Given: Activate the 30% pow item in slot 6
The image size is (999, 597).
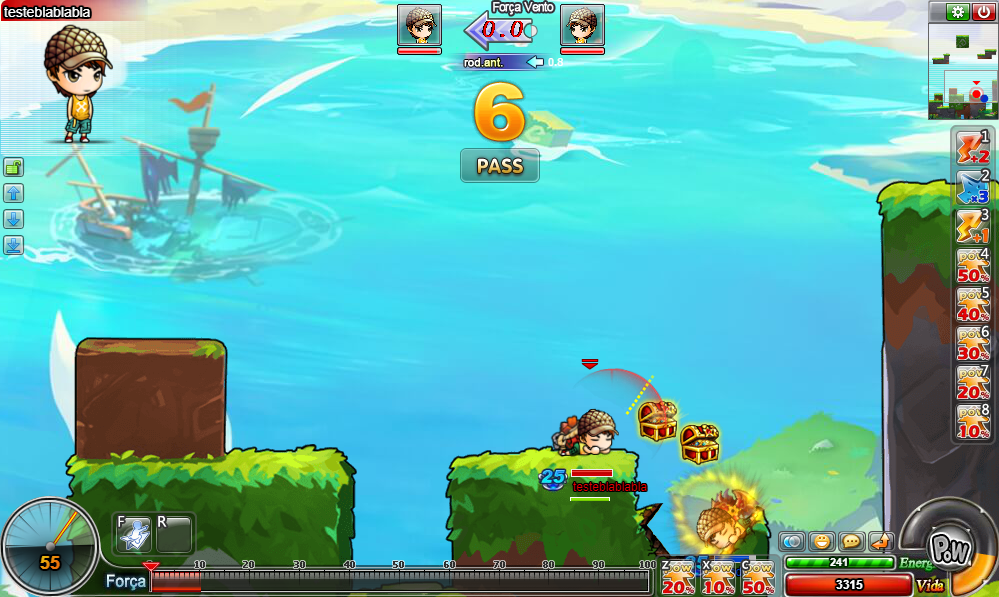Looking at the screenshot, I should tap(973, 343).
